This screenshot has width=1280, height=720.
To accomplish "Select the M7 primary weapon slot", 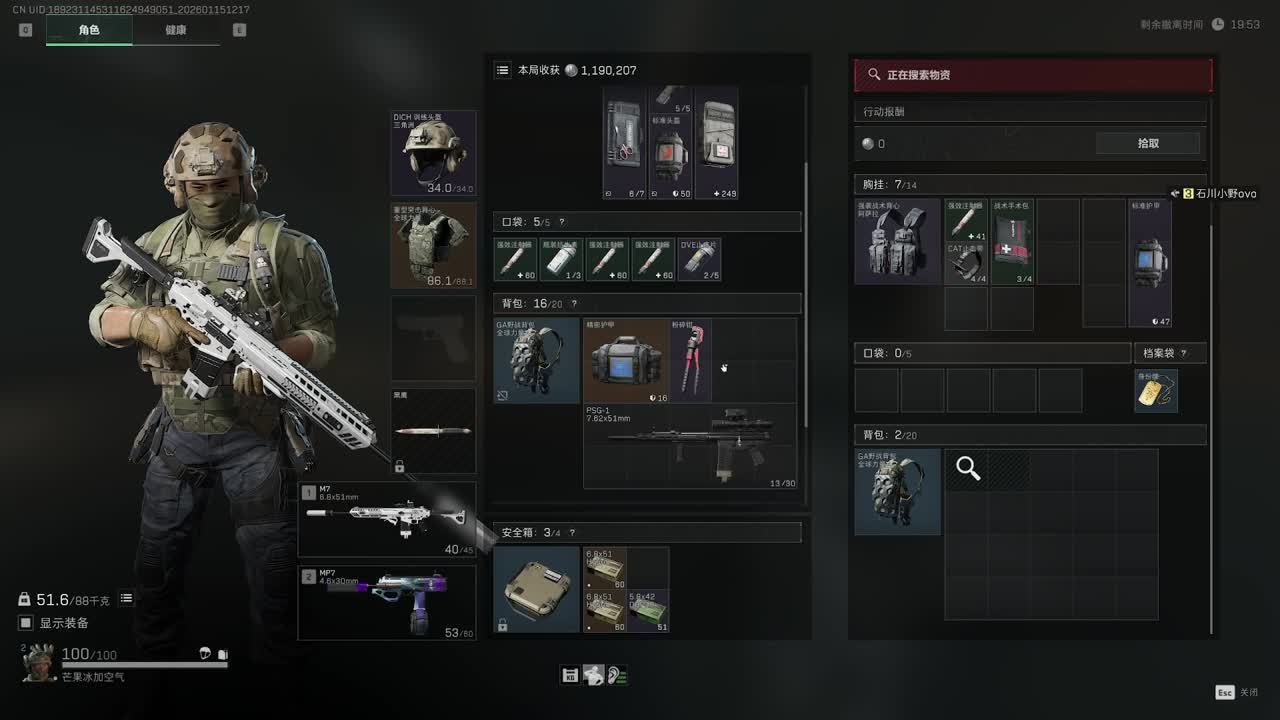I will point(387,519).
